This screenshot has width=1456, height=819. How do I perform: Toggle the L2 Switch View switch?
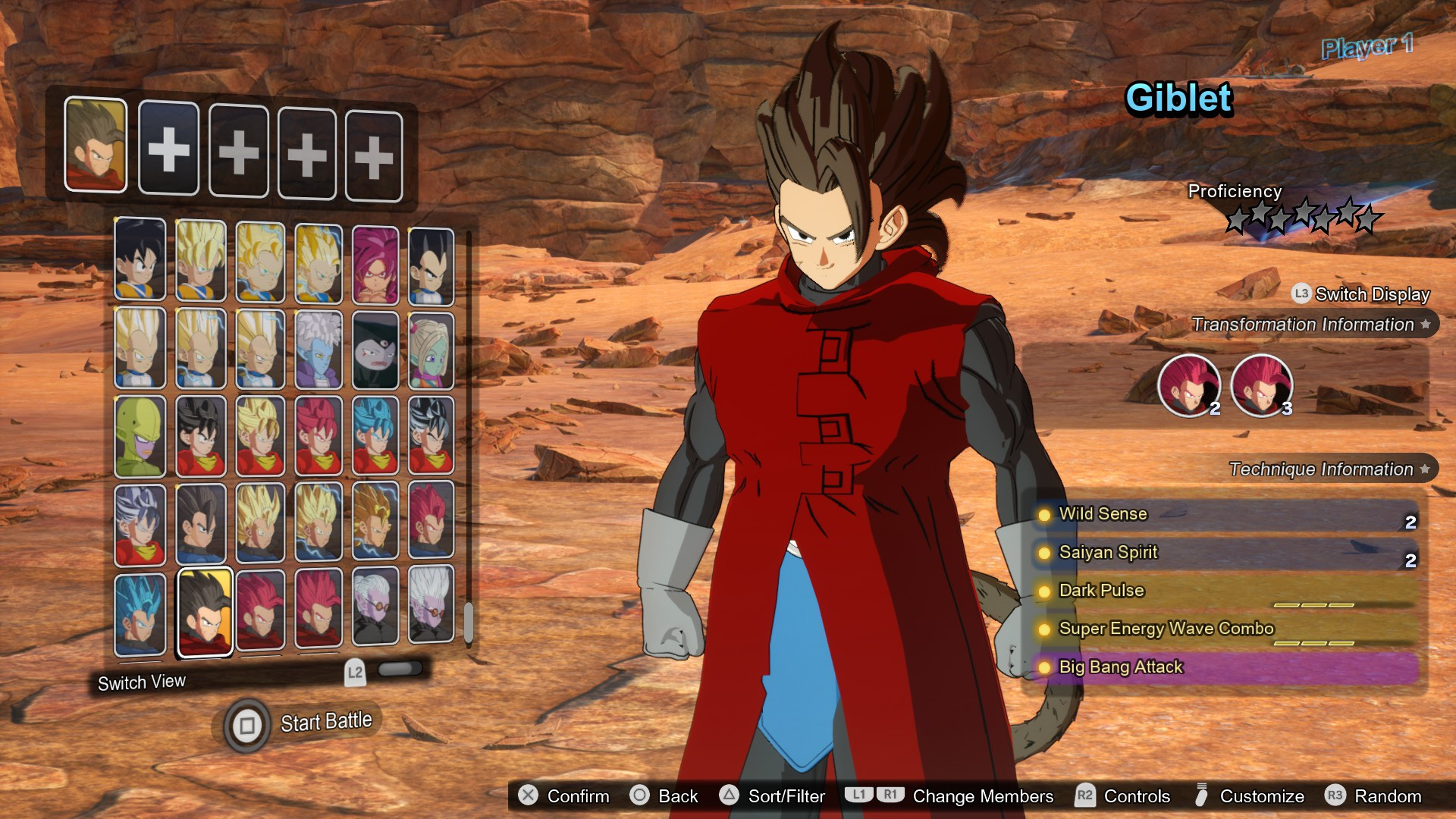[401, 669]
